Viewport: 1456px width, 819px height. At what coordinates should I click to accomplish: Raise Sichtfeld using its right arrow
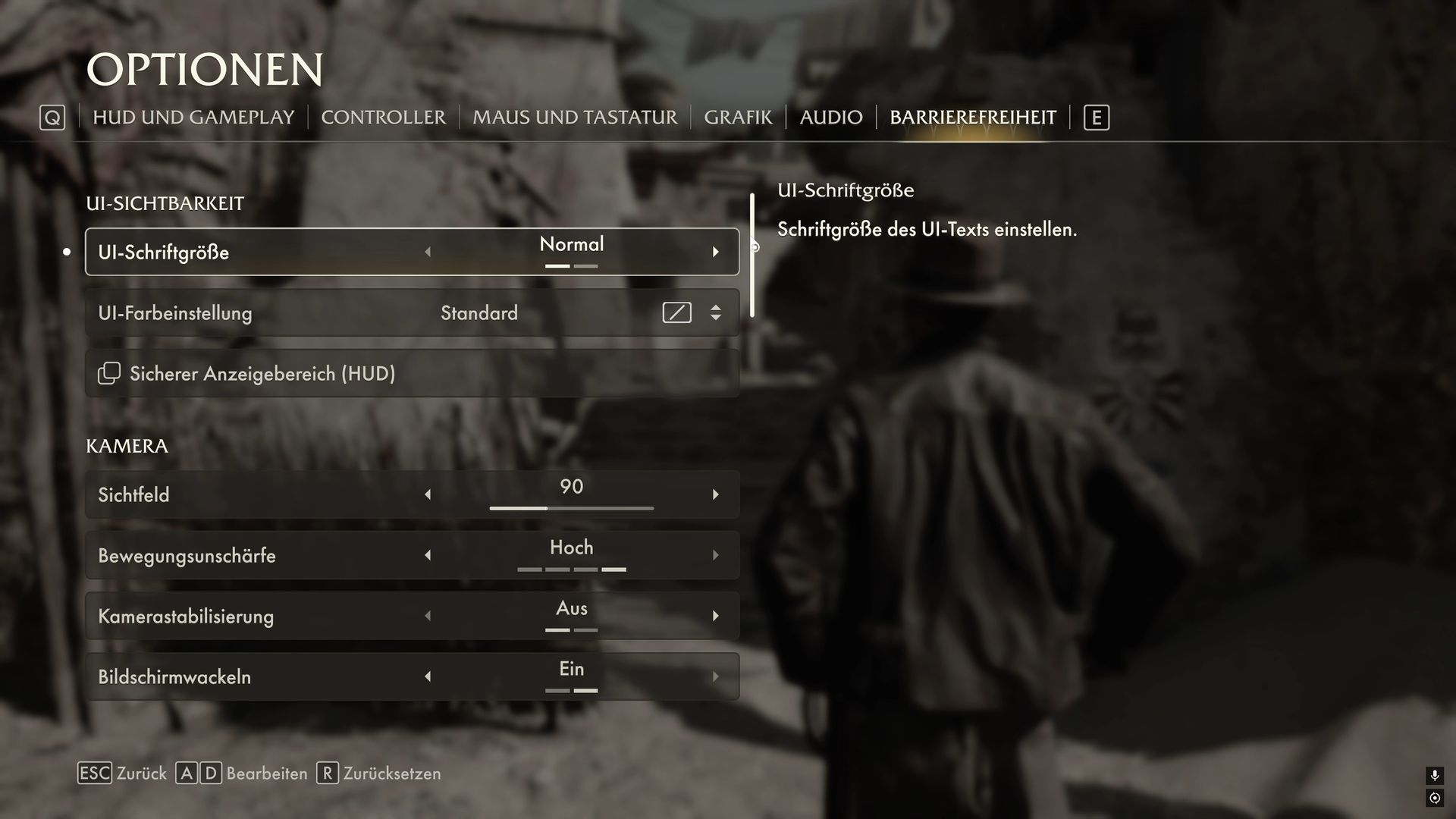click(715, 494)
